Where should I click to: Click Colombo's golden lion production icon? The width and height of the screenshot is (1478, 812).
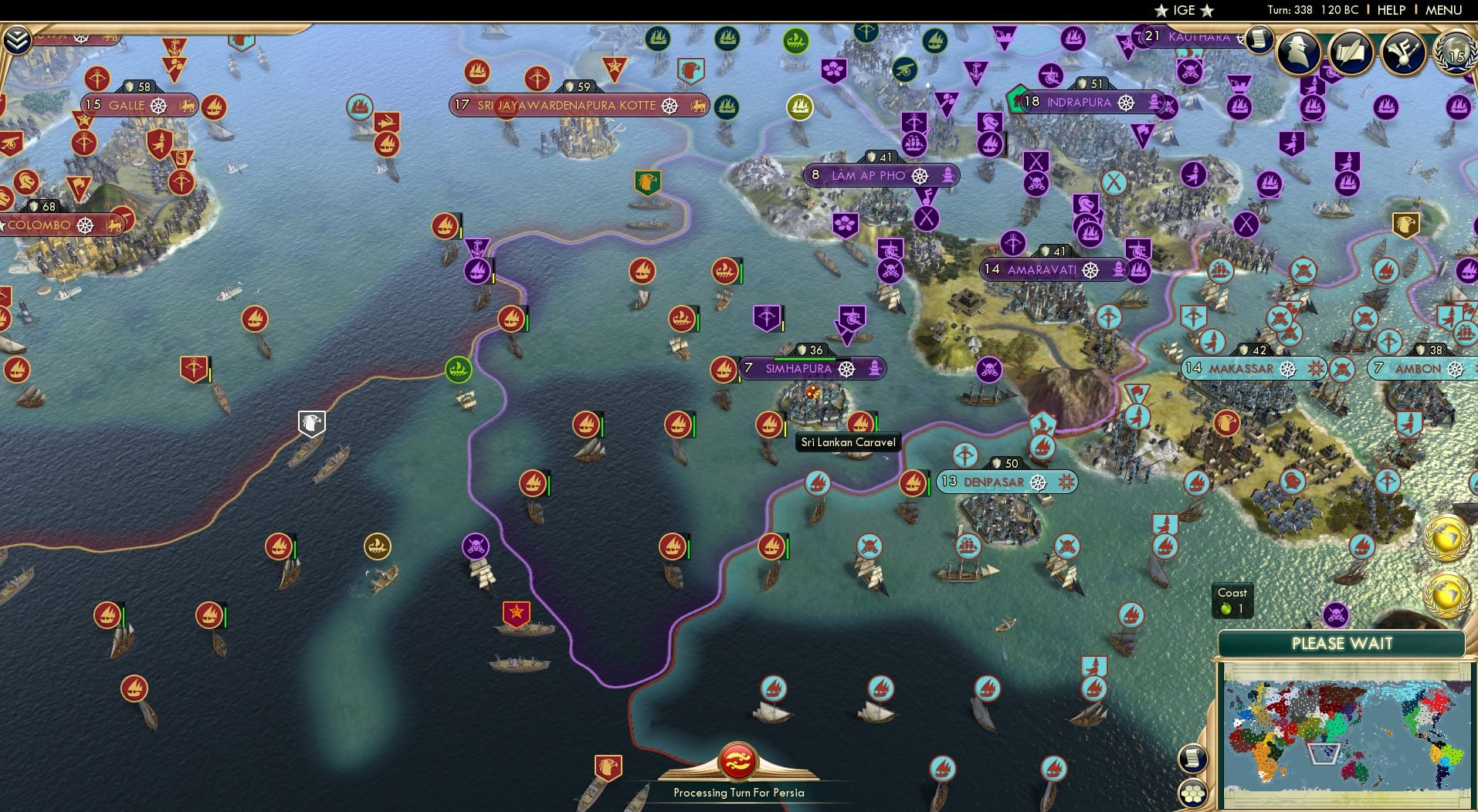click(x=114, y=225)
